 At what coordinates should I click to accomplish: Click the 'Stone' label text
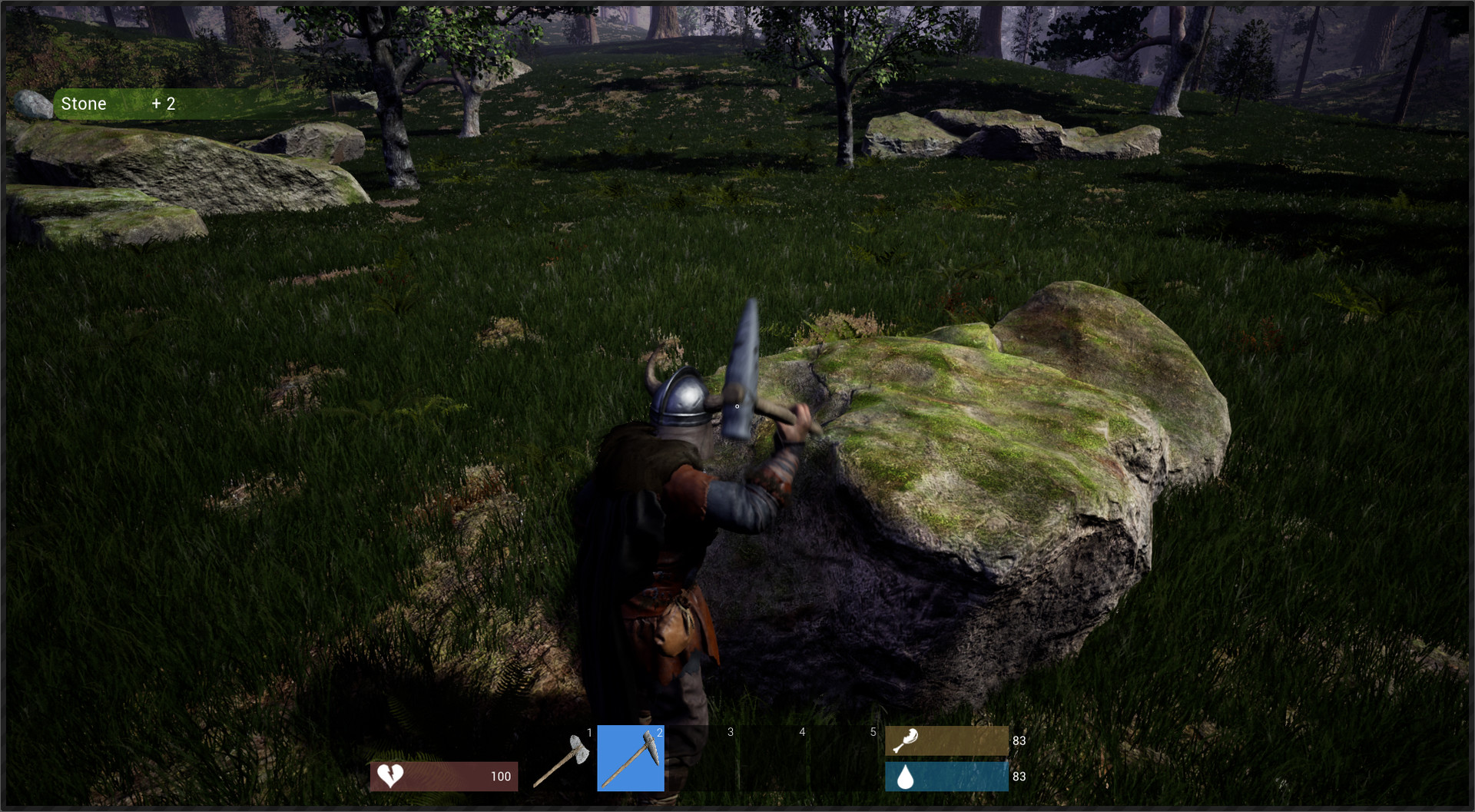coord(84,103)
